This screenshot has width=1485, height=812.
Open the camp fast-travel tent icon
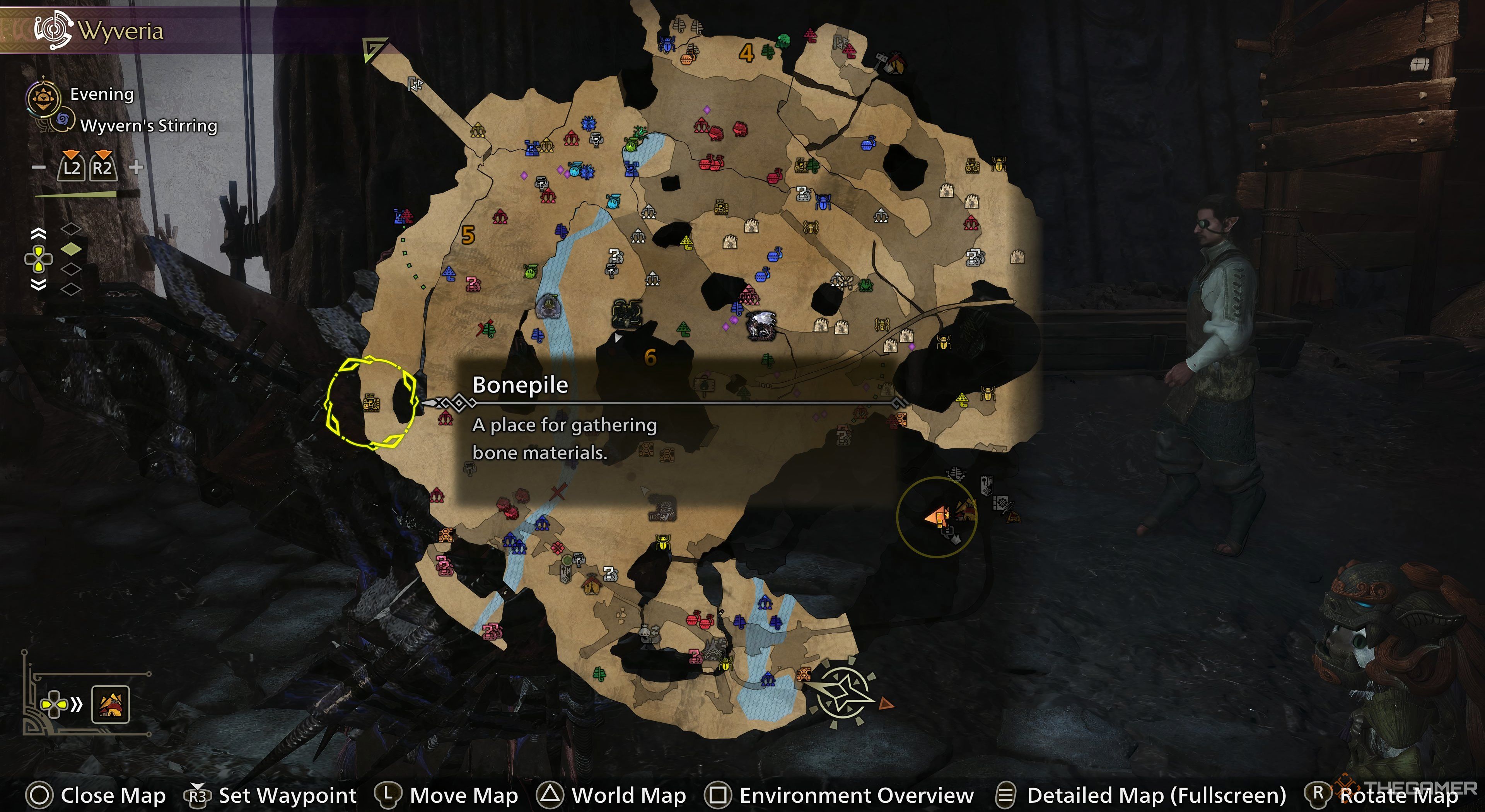pos(110,704)
